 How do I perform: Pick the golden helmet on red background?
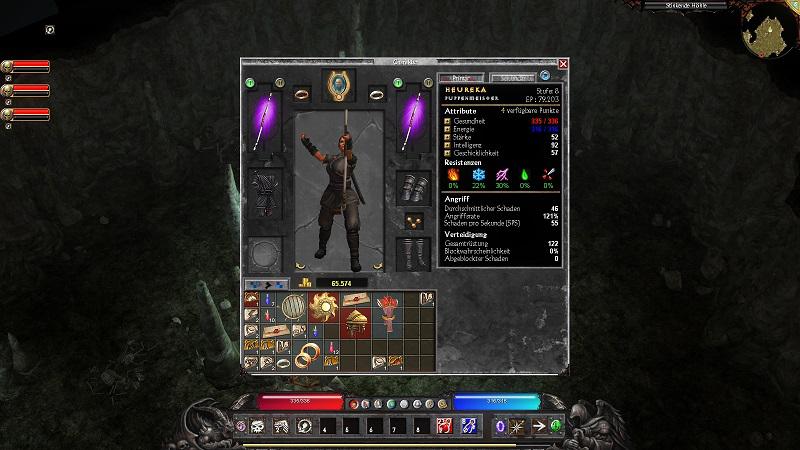tap(354, 321)
